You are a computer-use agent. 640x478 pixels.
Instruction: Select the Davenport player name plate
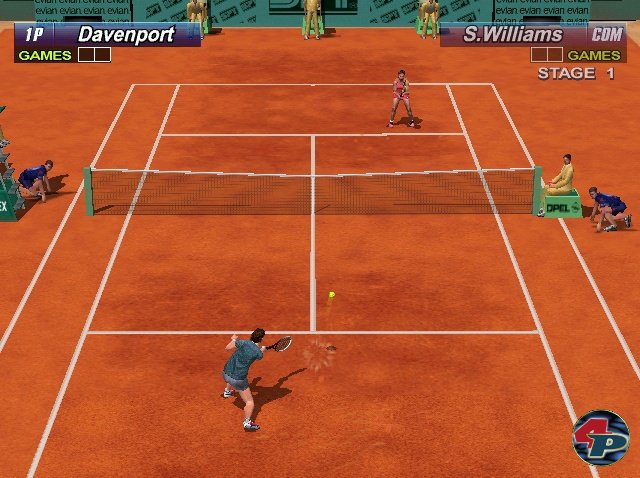(125, 35)
